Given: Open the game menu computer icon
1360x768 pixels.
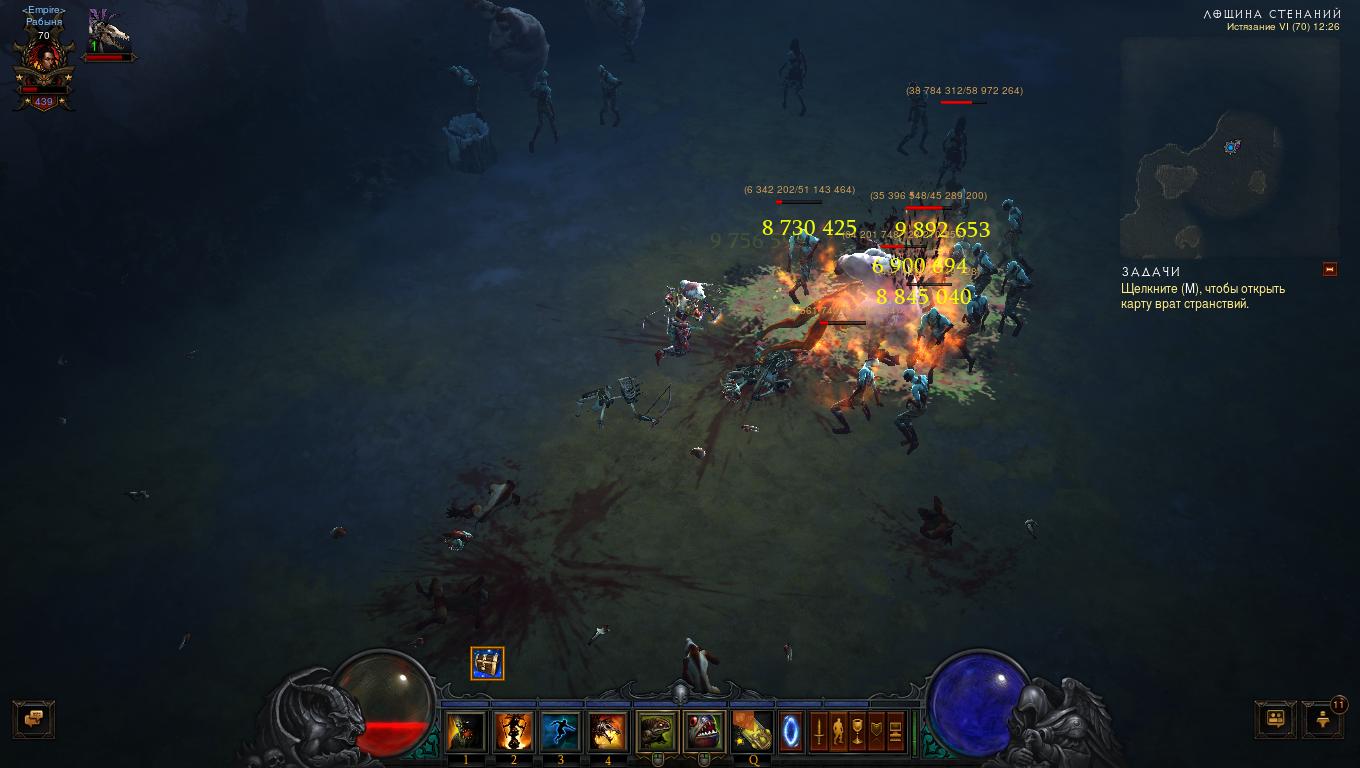Looking at the screenshot, I should pyautogui.click(x=896, y=732).
